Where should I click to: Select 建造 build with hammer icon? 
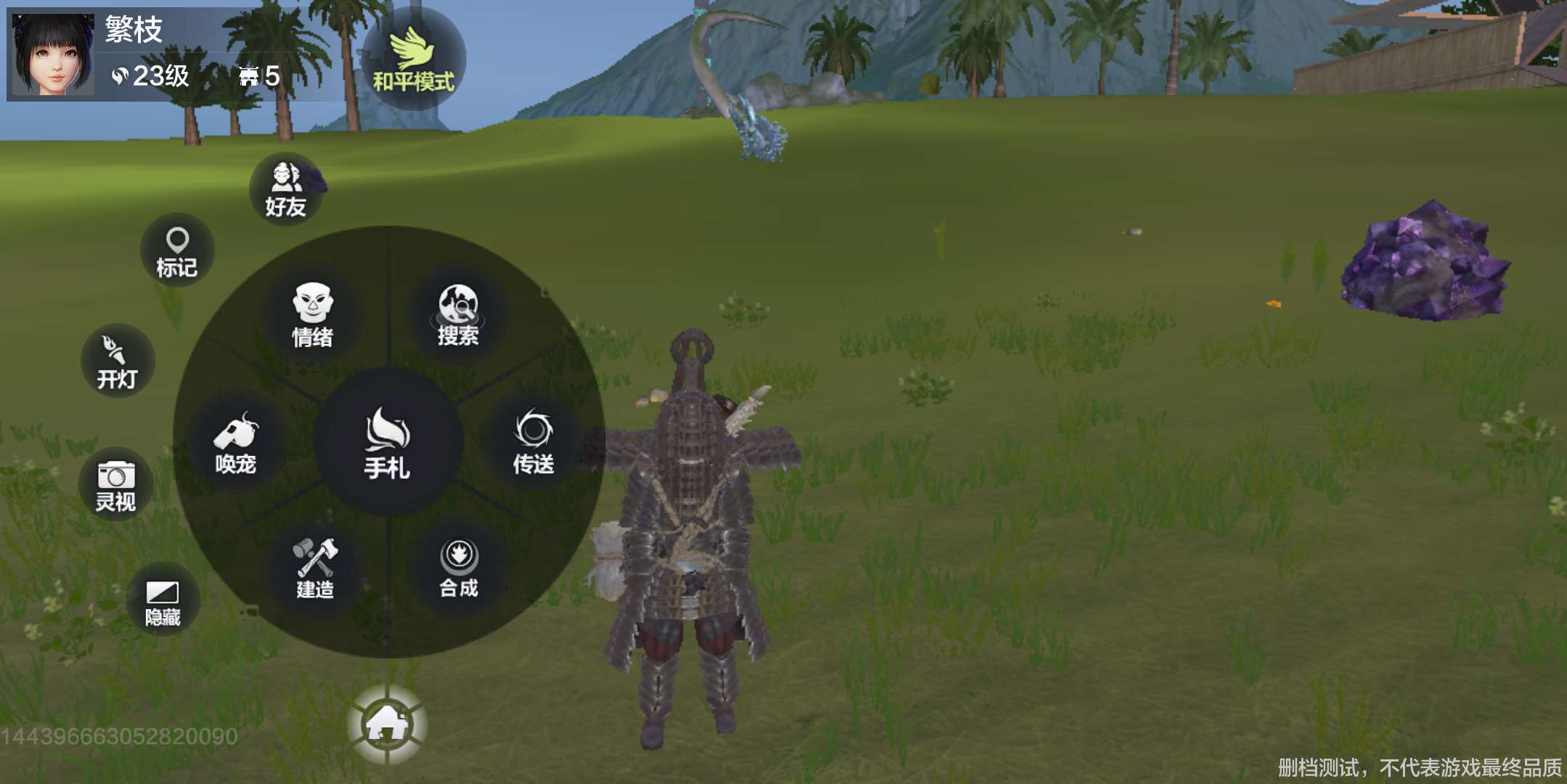(315, 568)
